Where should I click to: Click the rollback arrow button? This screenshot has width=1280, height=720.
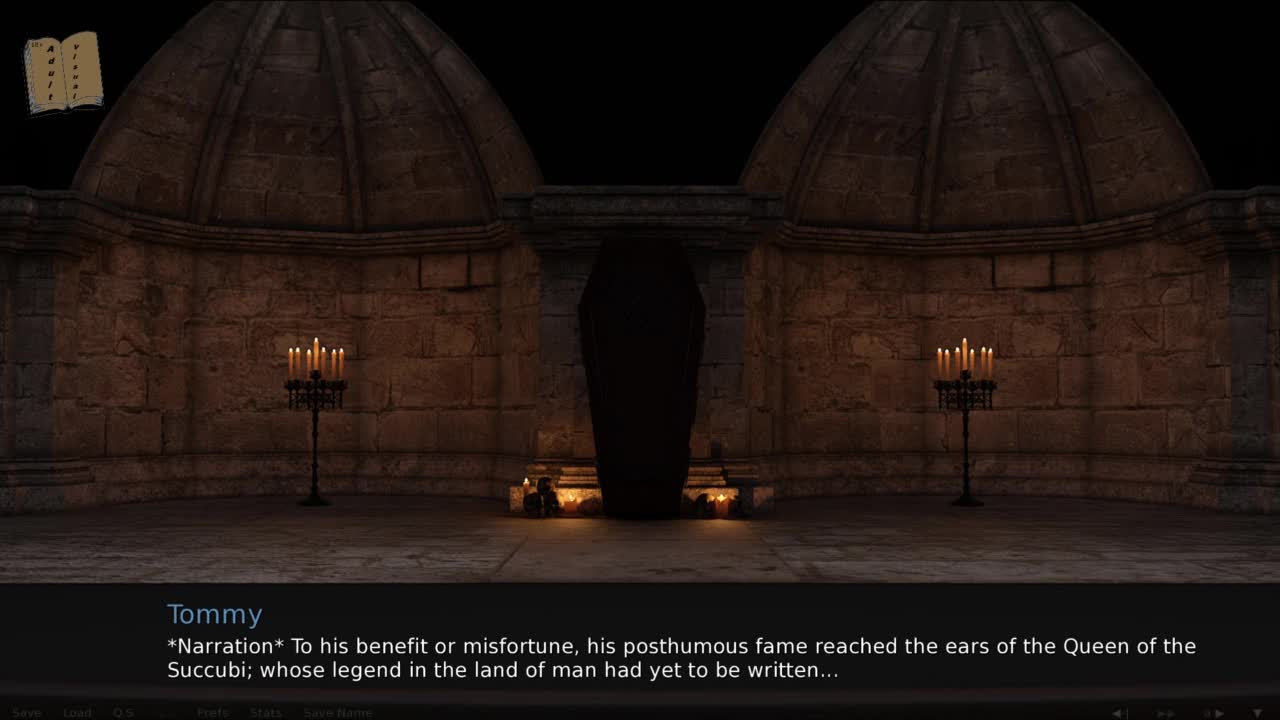tap(1121, 713)
